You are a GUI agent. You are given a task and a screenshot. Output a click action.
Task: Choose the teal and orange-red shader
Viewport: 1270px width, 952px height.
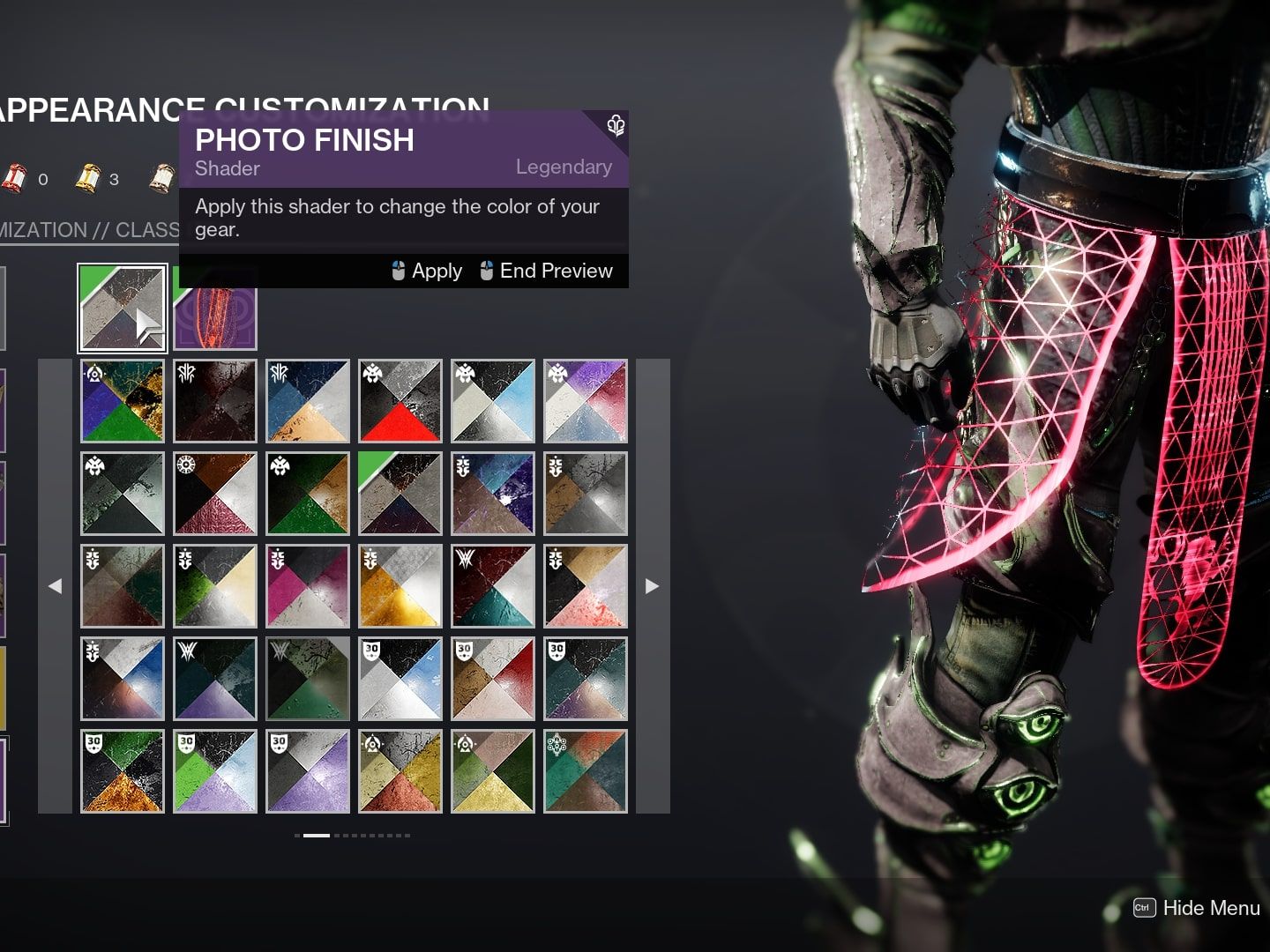[x=586, y=771]
